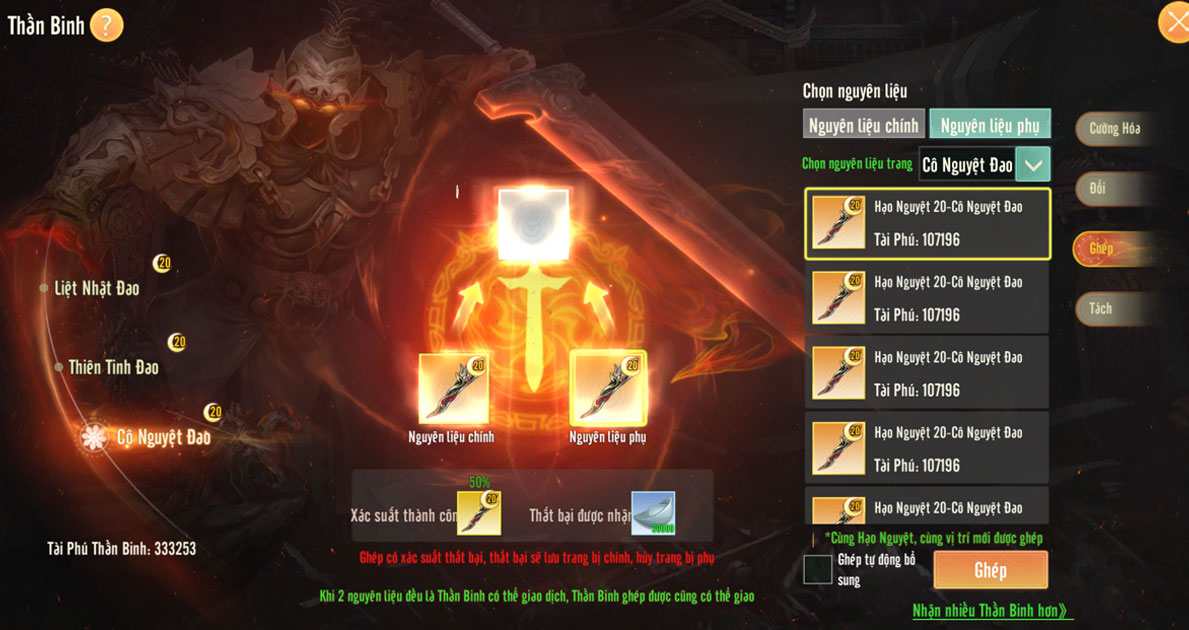The height and width of the screenshot is (630, 1189).
Task: Switch to Nguyên liệu phụ tab
Action: pyautogui.click(x=989, y=125)
